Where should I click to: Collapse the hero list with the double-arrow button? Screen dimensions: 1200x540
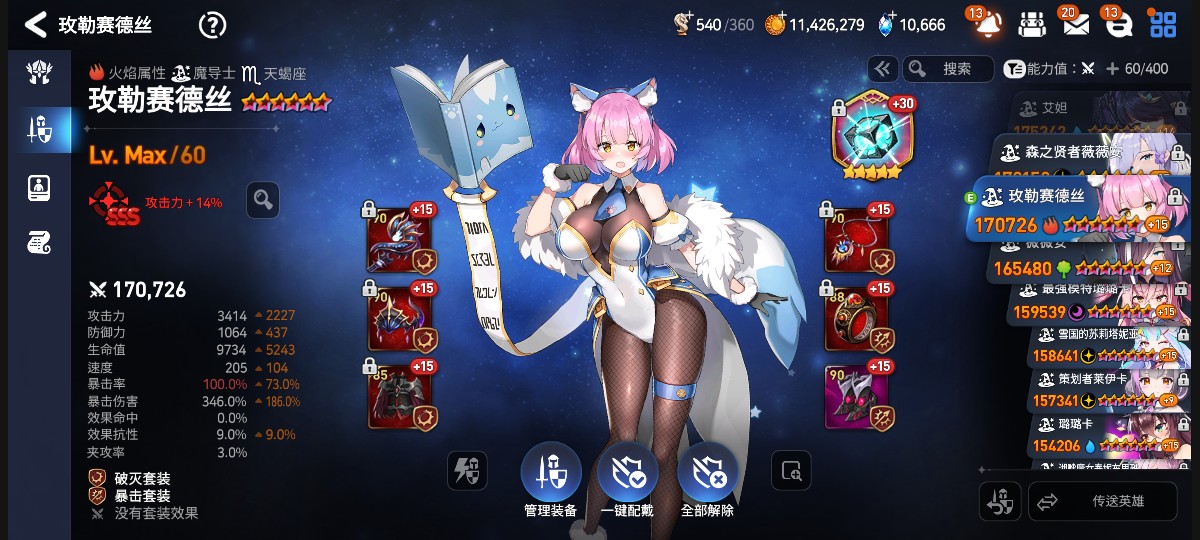[x=882, y=69]
